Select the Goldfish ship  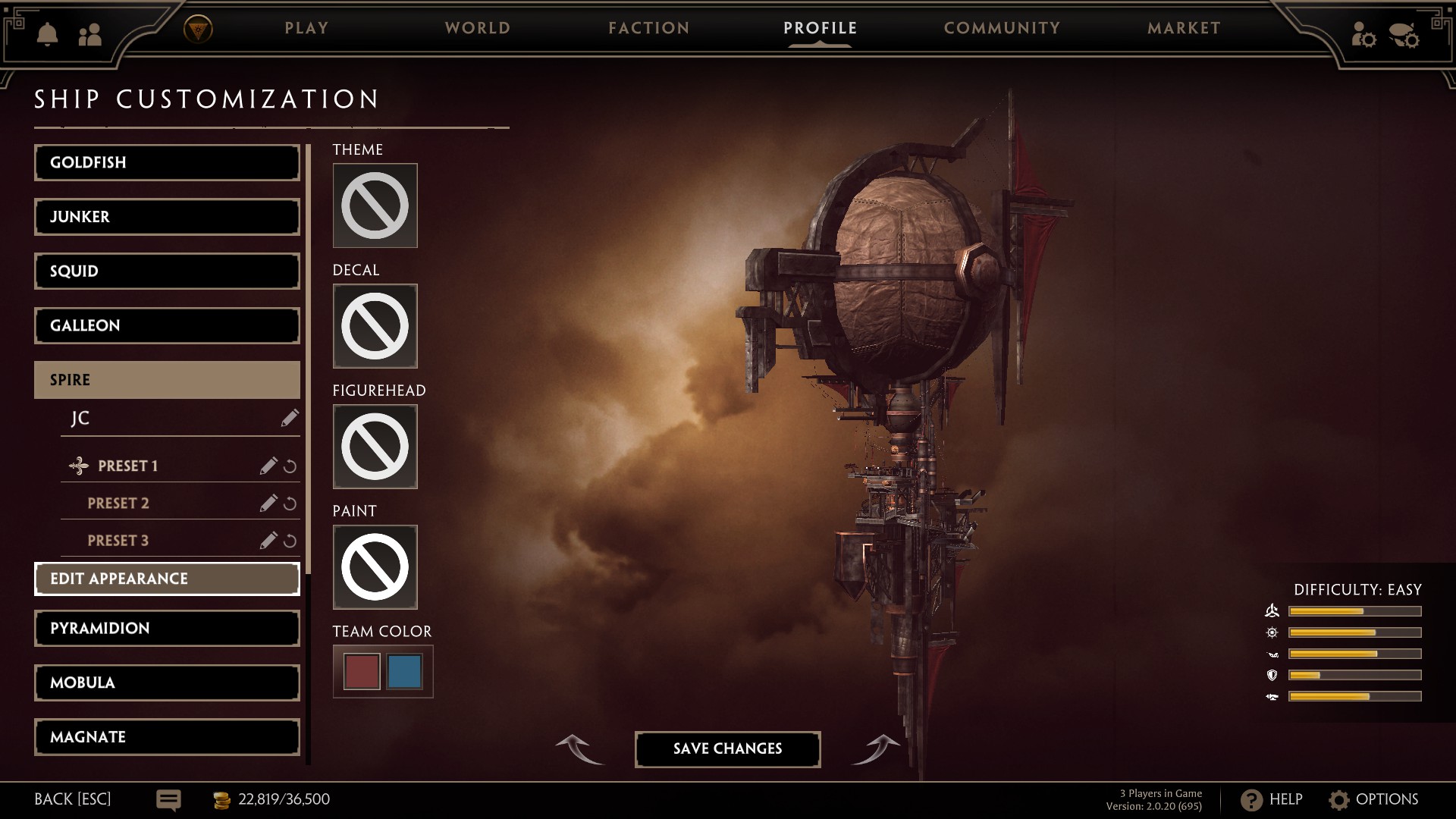pos(167,162)
